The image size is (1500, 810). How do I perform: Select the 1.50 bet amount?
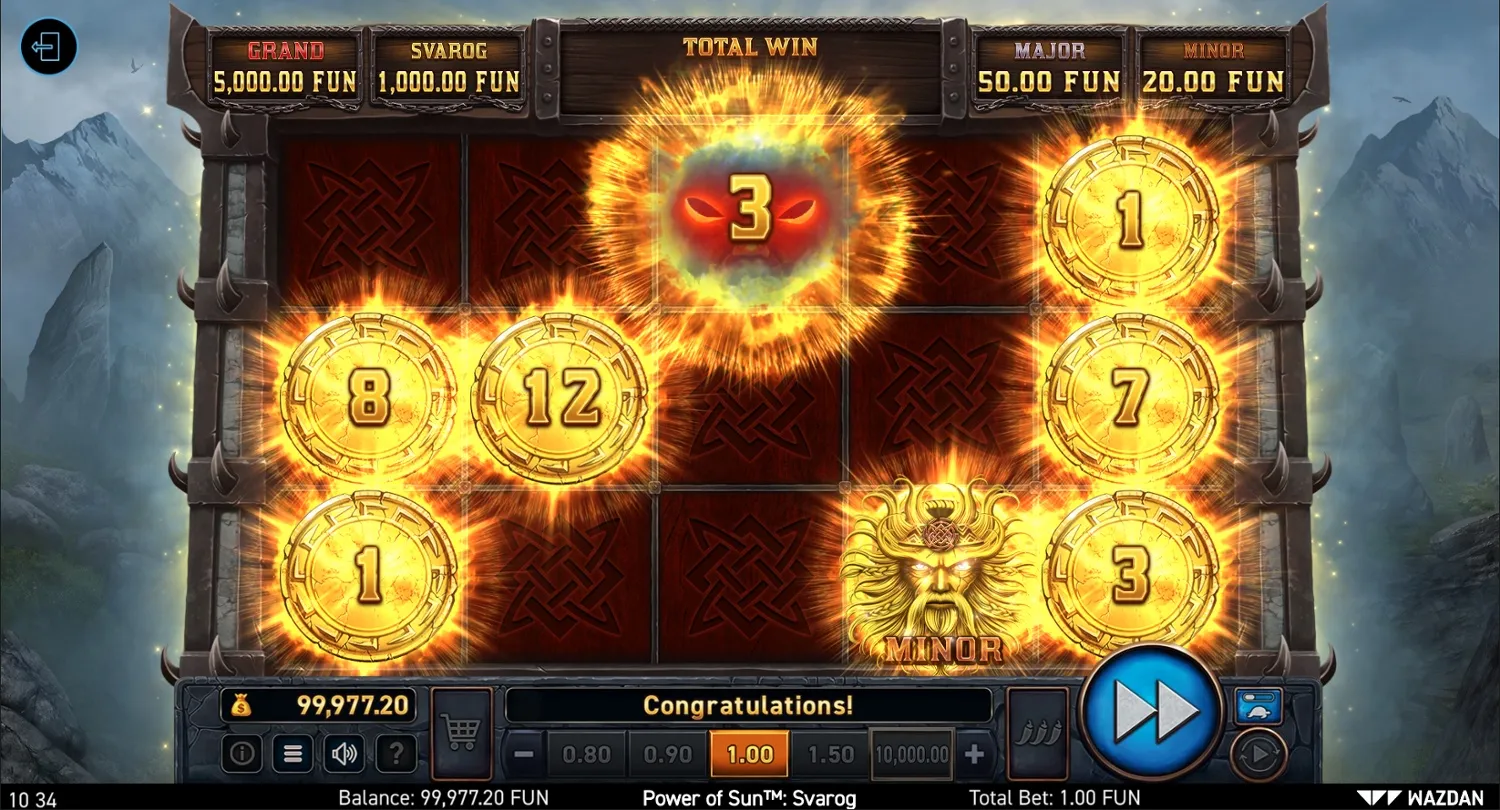[829, 754]
